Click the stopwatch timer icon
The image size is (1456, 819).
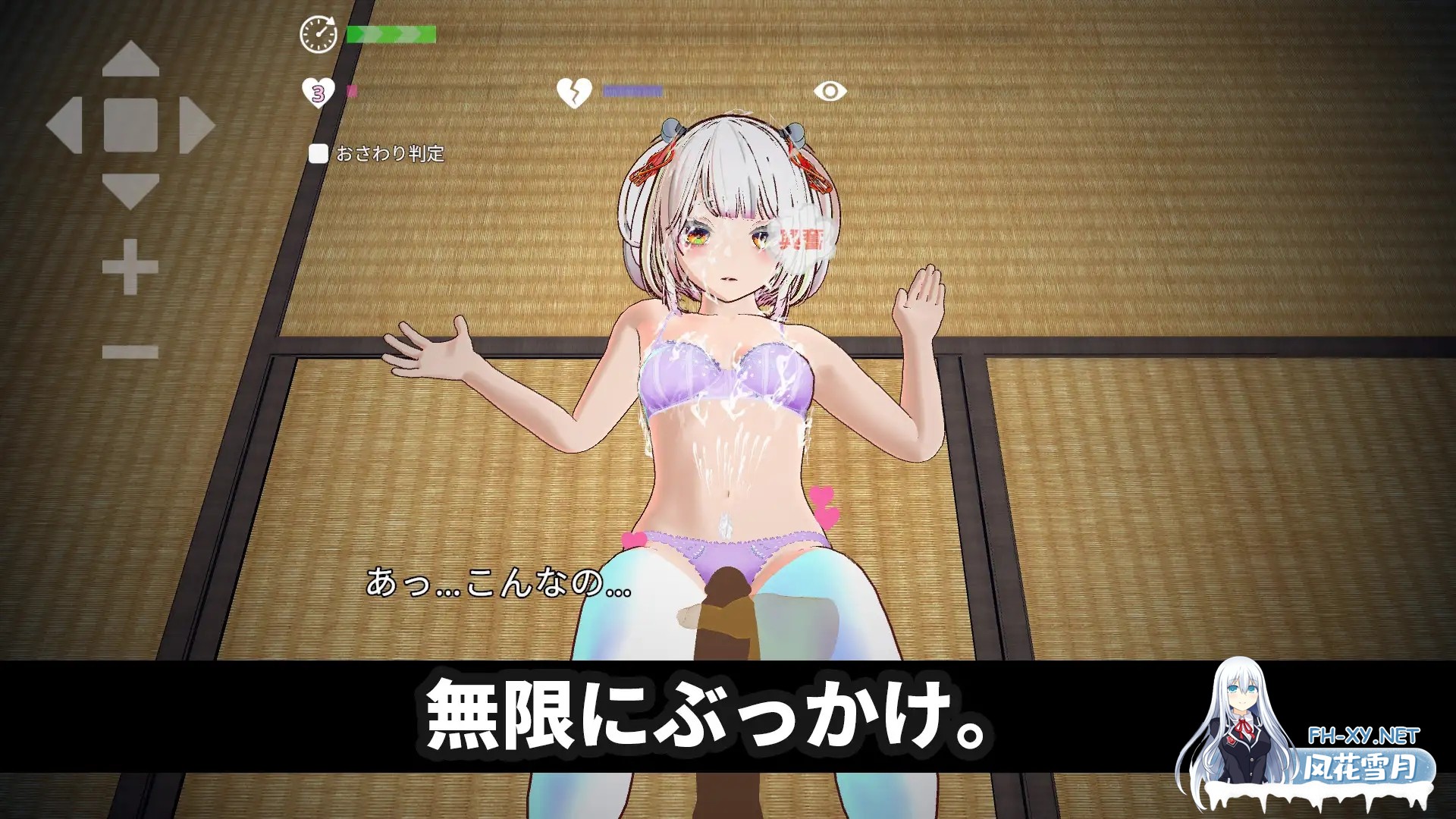coord(319,33)
